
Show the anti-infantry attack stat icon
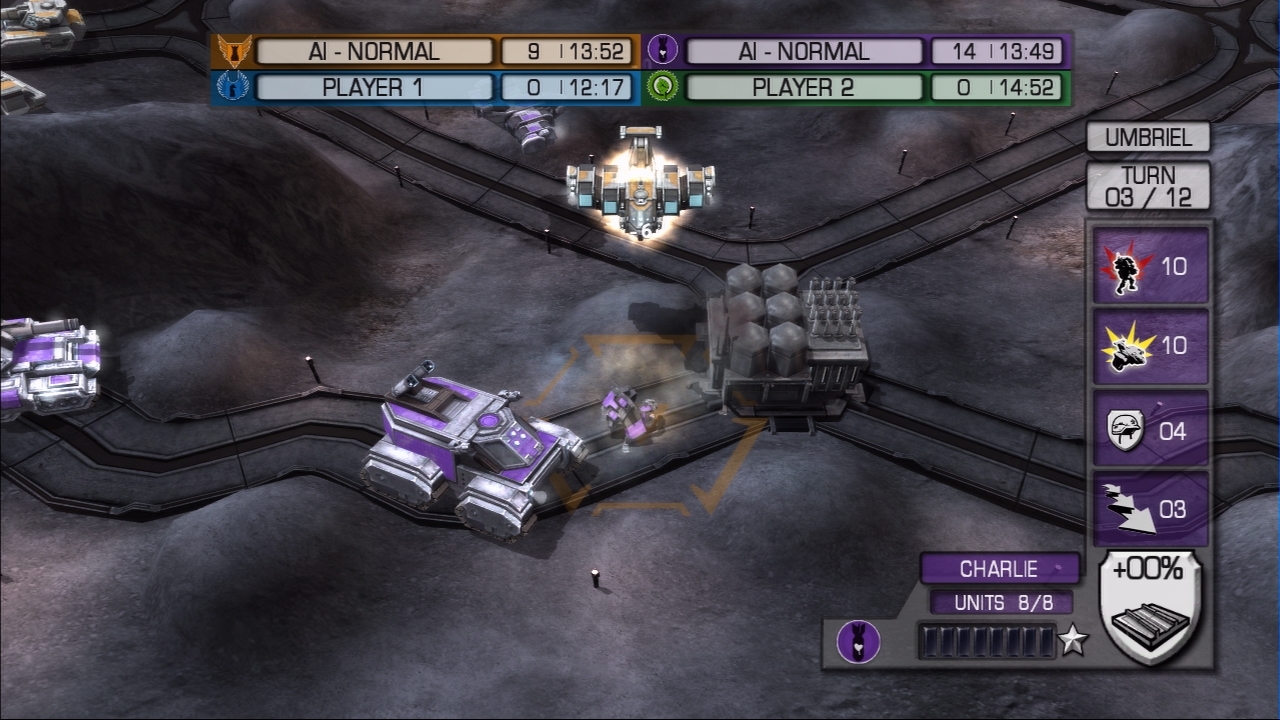(1126, 266)
